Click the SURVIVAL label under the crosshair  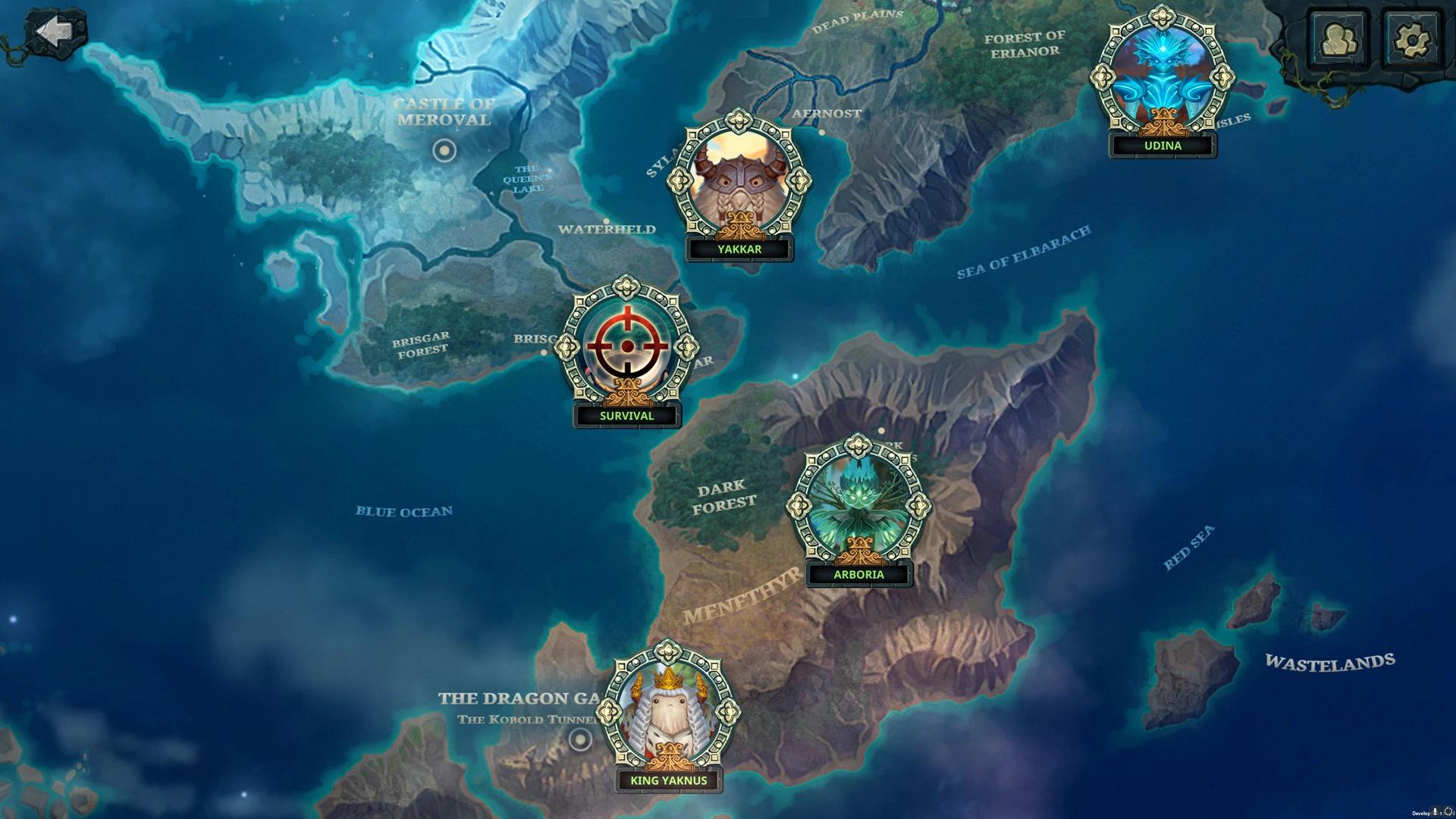[x=626, y=416]
